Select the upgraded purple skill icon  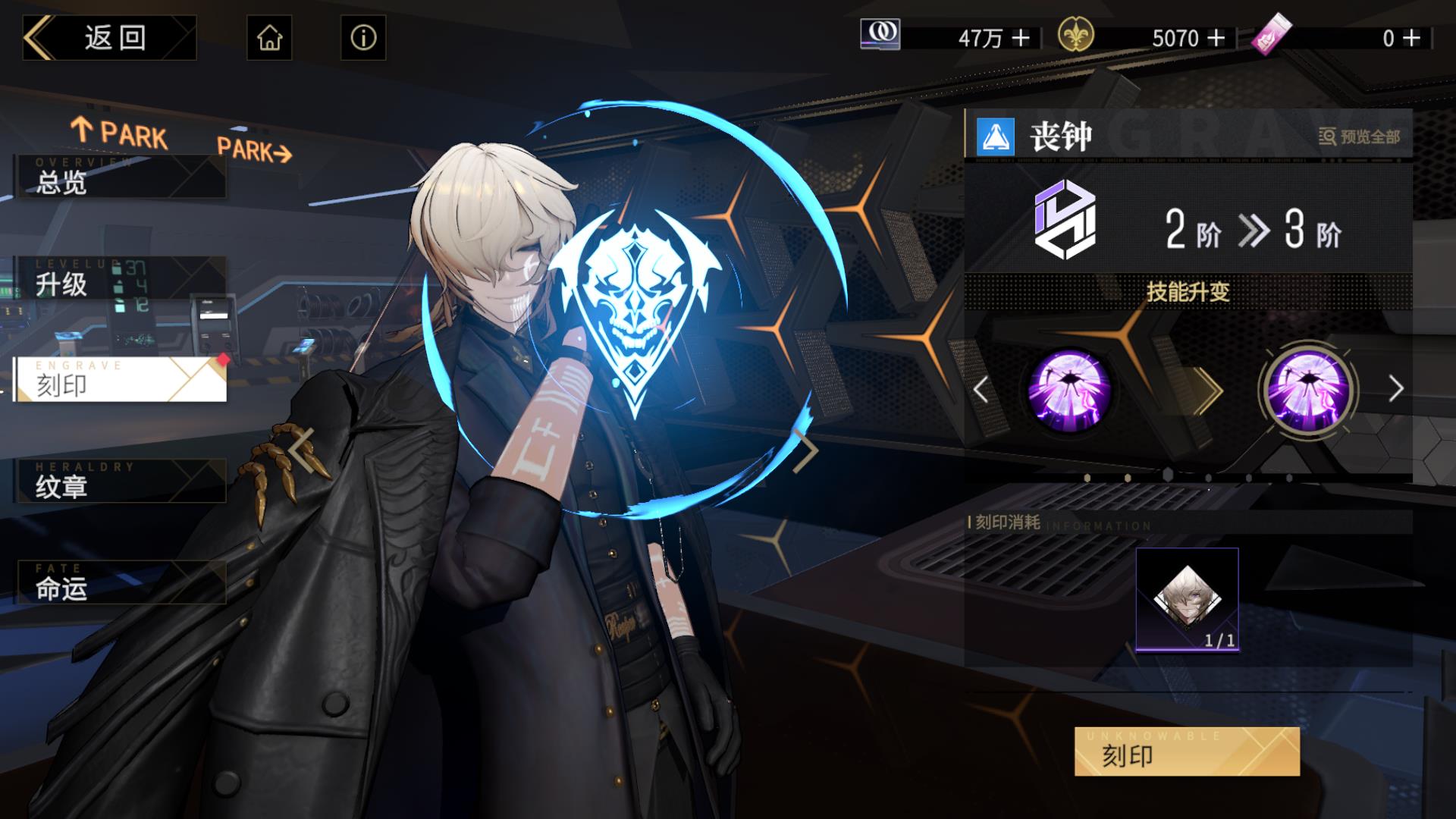point(1308,390)
